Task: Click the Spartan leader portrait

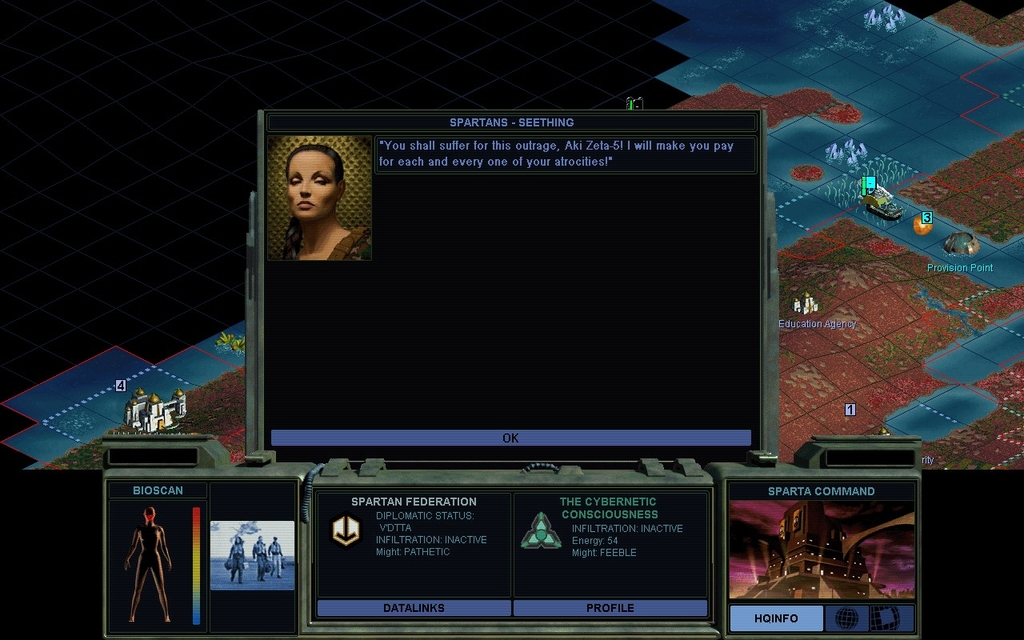Action: (319, 198)
